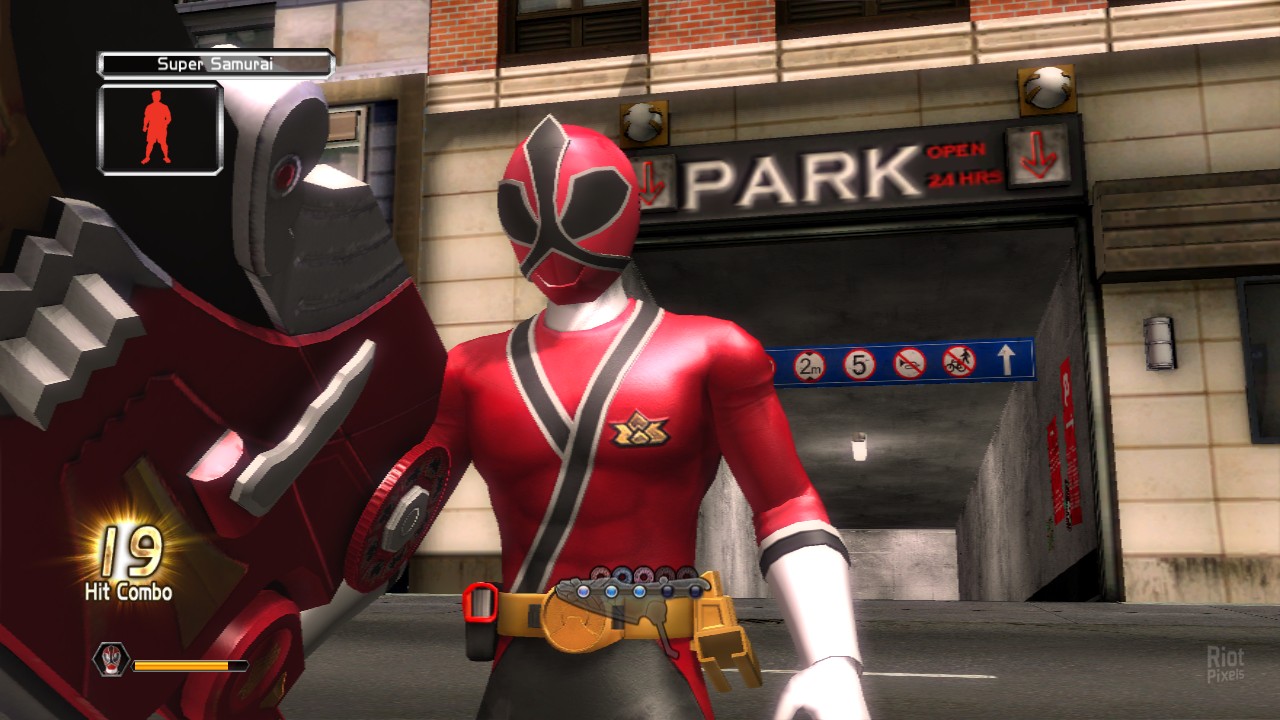Viewport: 1280px width, 720px height.
Task: Select the Red Ranger helmet icon
Action: 110,657
